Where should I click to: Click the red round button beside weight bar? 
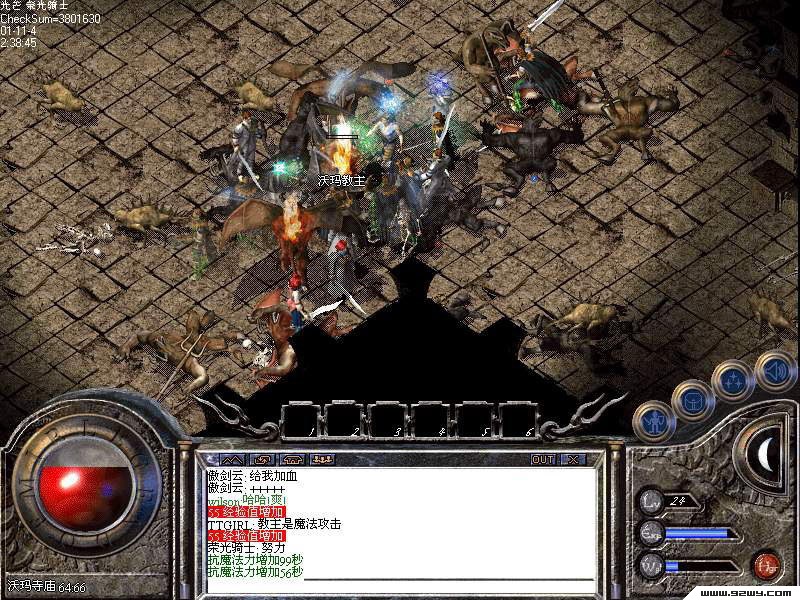766,566
